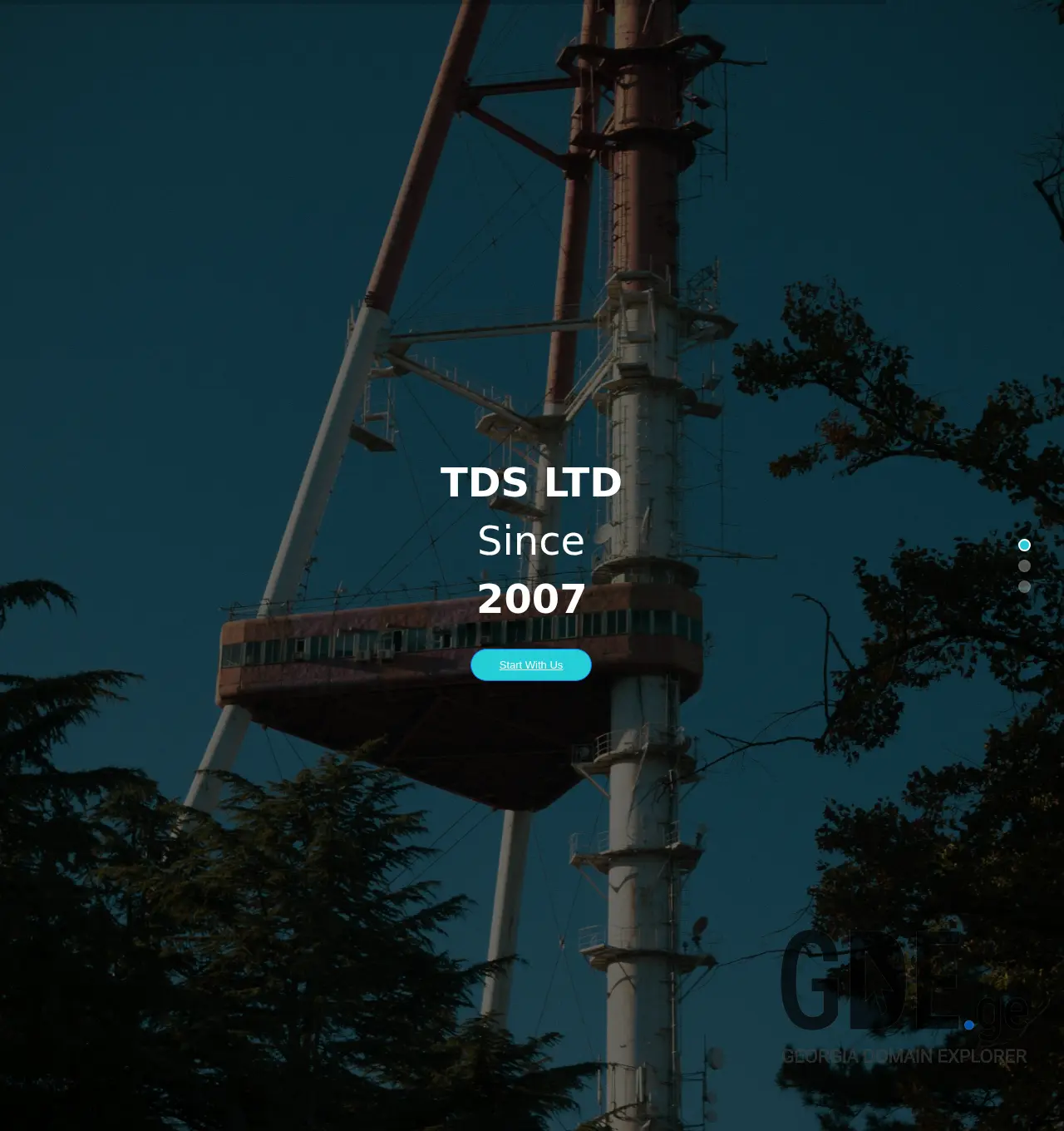Image resolution: width=1064 pixels, height=1131 pixels.
Task: Click the Since label text
Action: 531,541
